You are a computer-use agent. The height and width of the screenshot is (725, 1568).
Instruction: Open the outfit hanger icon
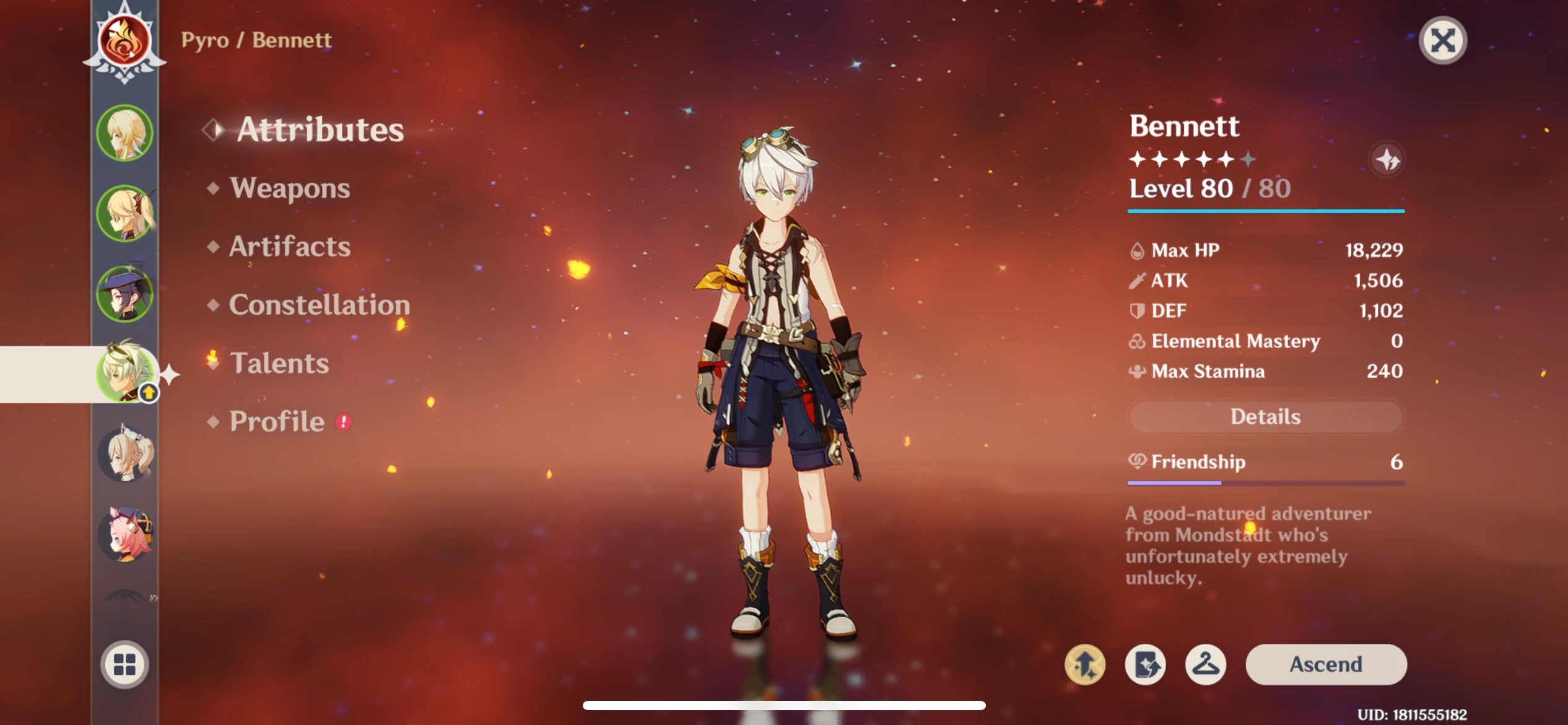coord(1205,664)
